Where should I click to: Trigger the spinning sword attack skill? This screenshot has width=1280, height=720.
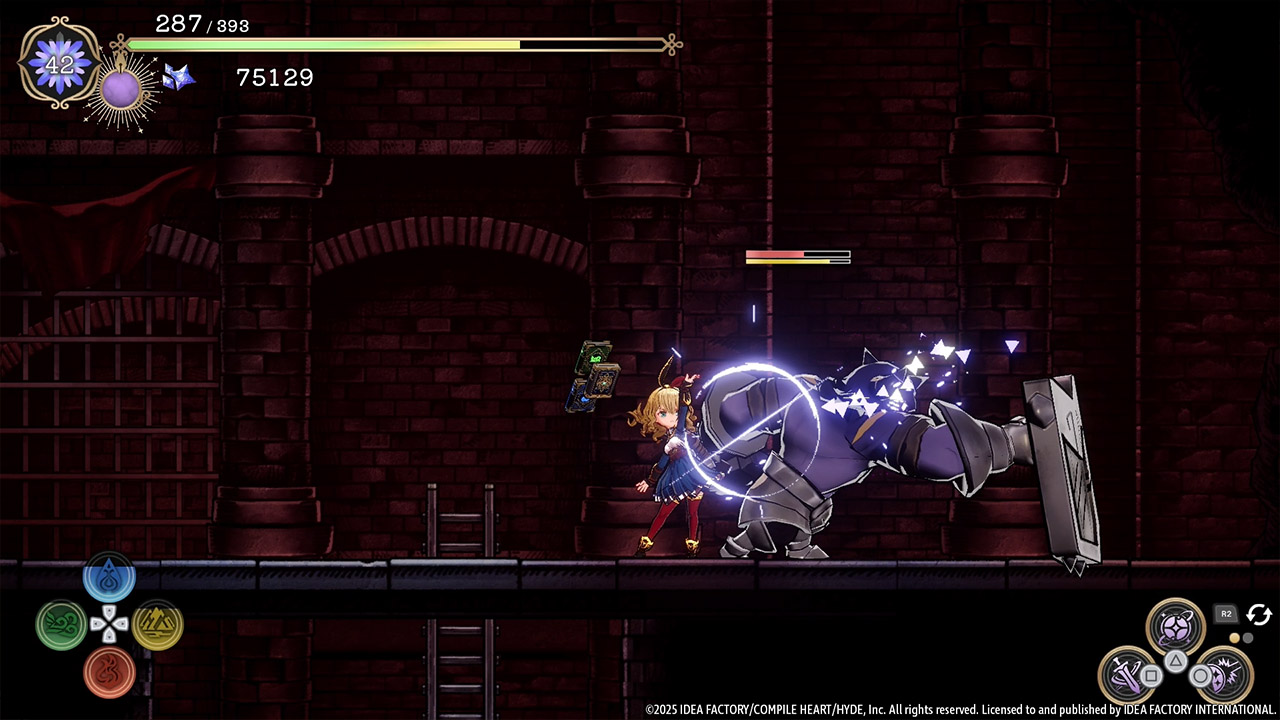click(x=1128, y=675)
